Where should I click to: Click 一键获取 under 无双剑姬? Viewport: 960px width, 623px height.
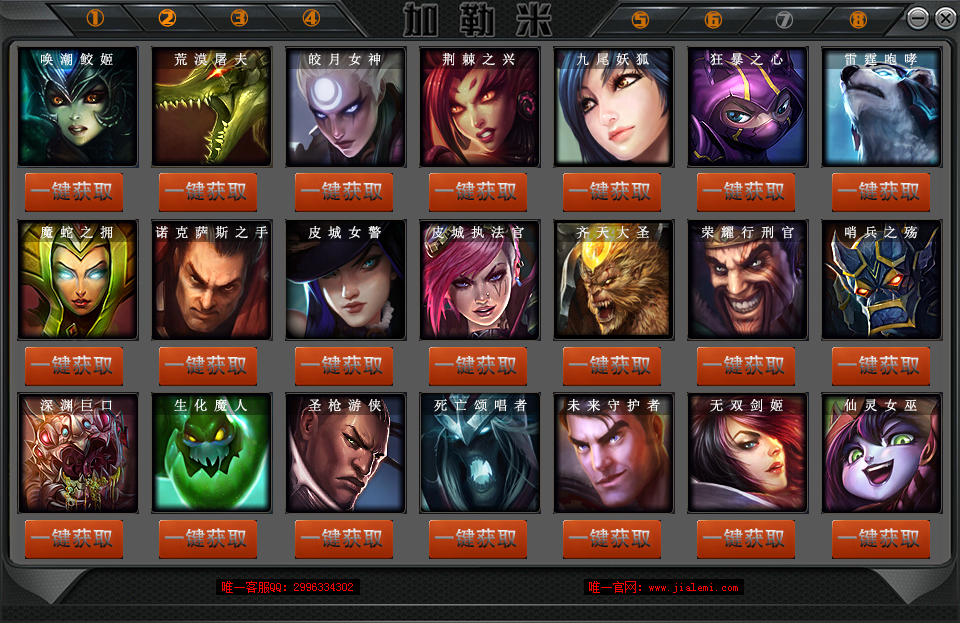746,539
